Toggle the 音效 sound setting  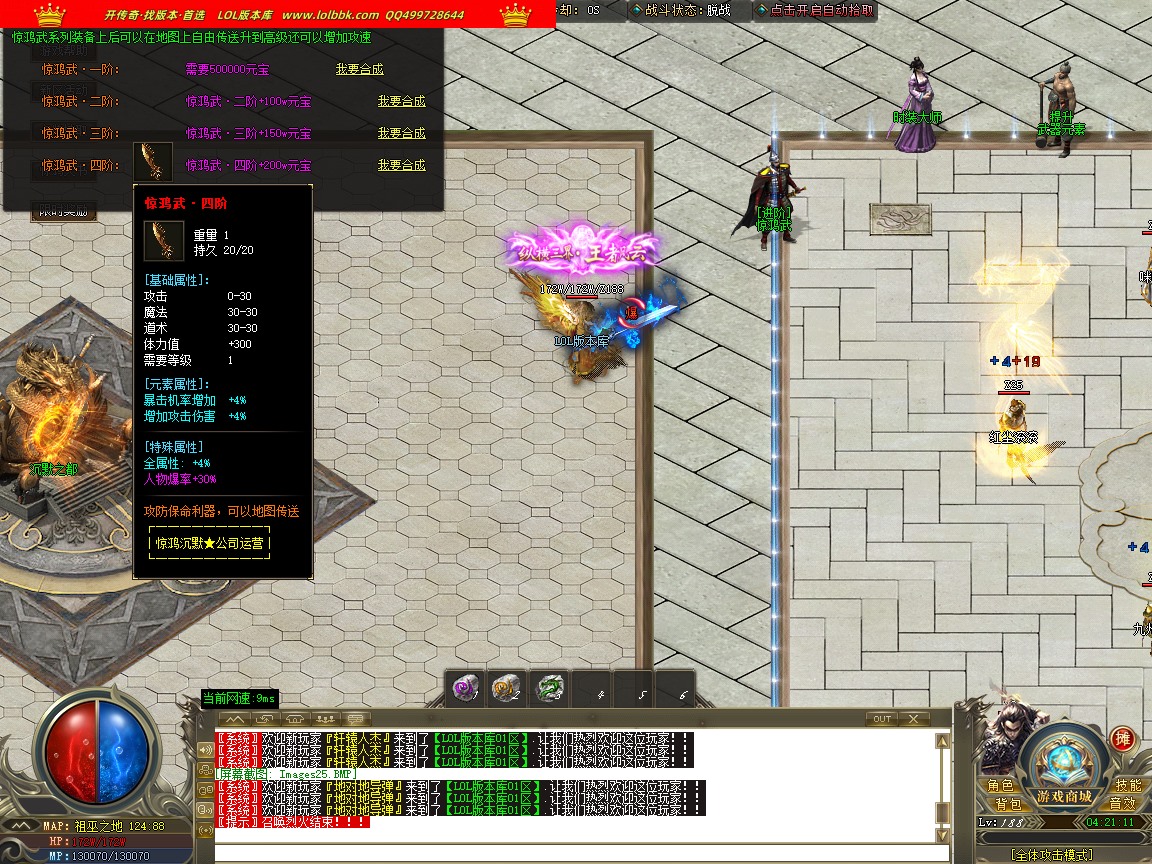[1122, 804]
